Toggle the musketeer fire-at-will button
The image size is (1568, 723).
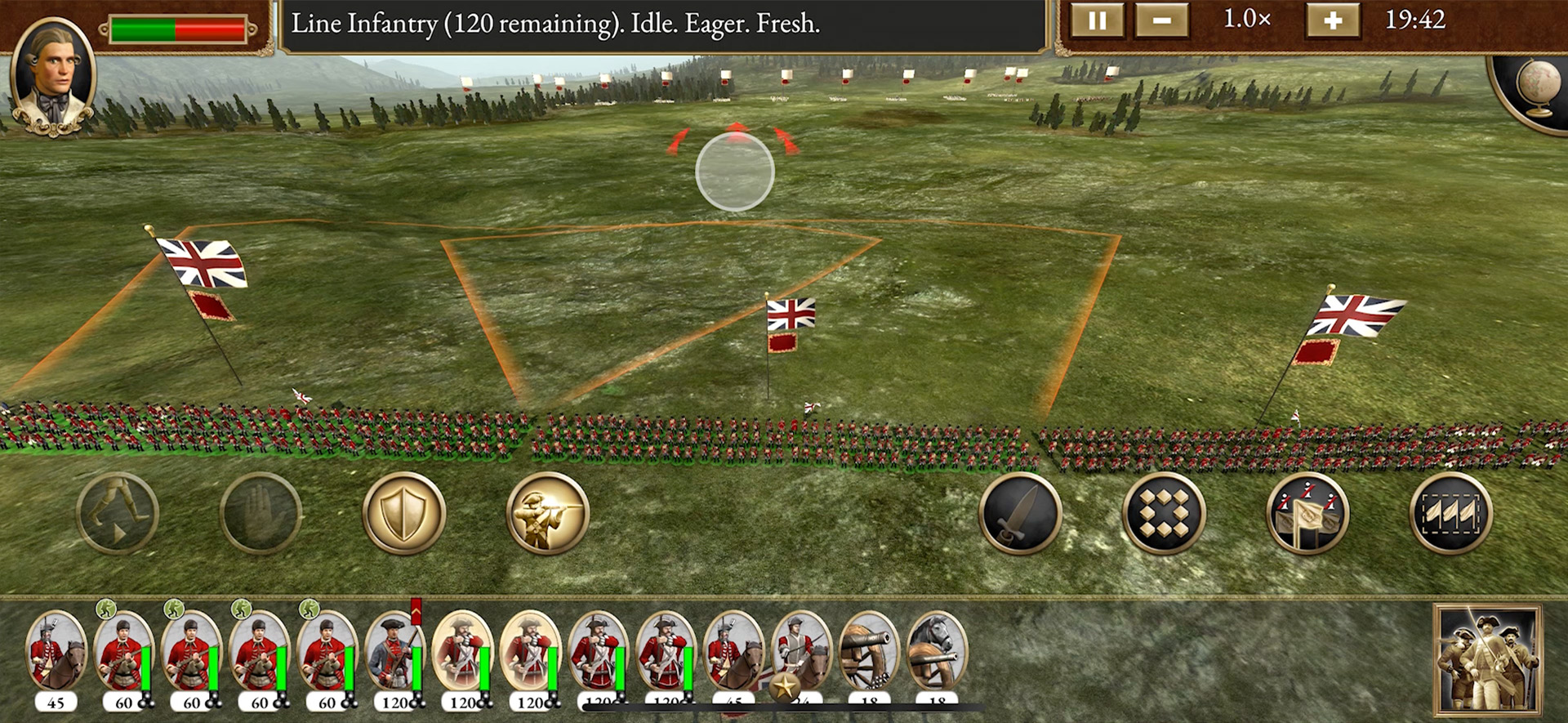coord(547,513)
